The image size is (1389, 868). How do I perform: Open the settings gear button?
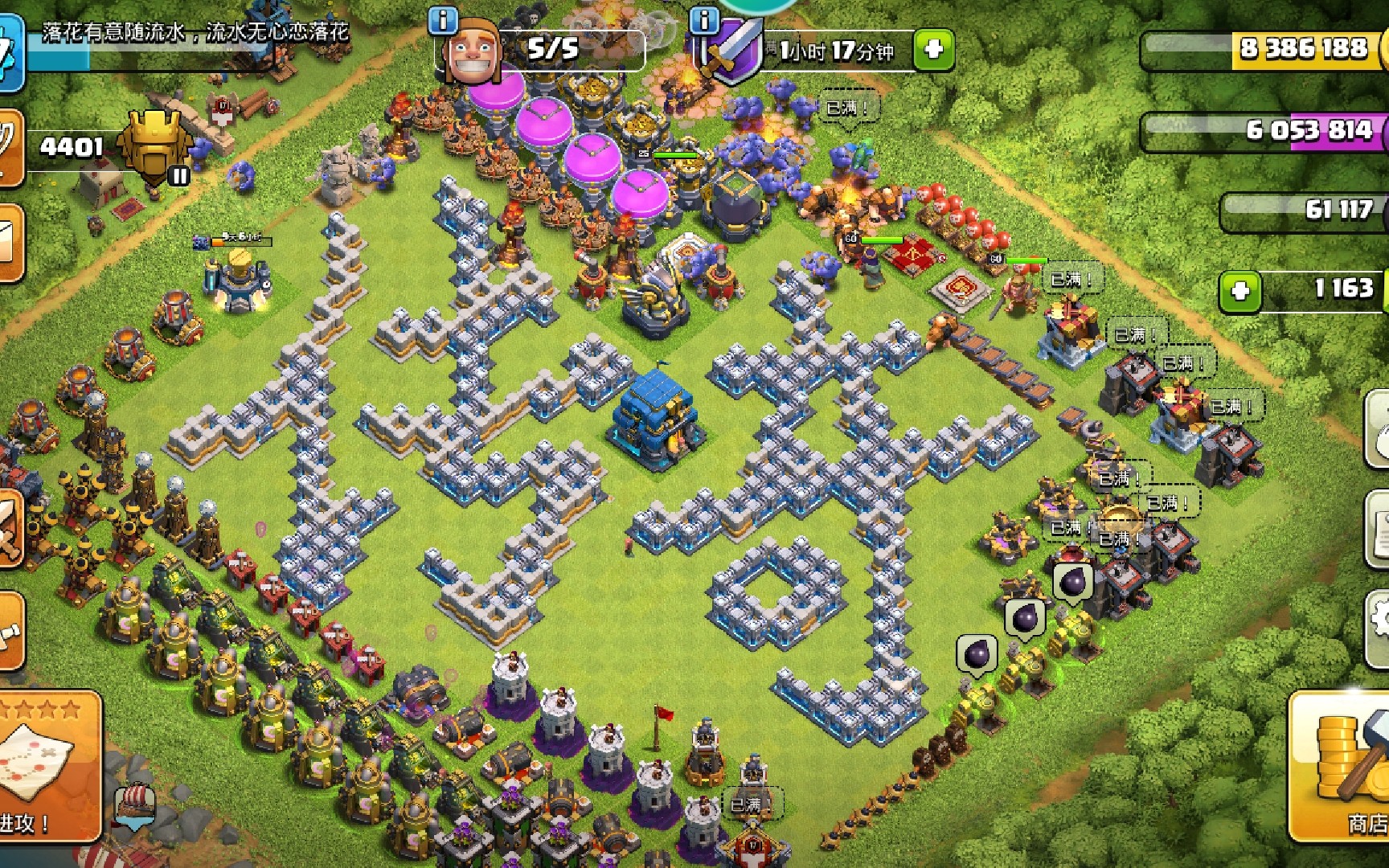pyautogui.click(x=1379, y=623)
